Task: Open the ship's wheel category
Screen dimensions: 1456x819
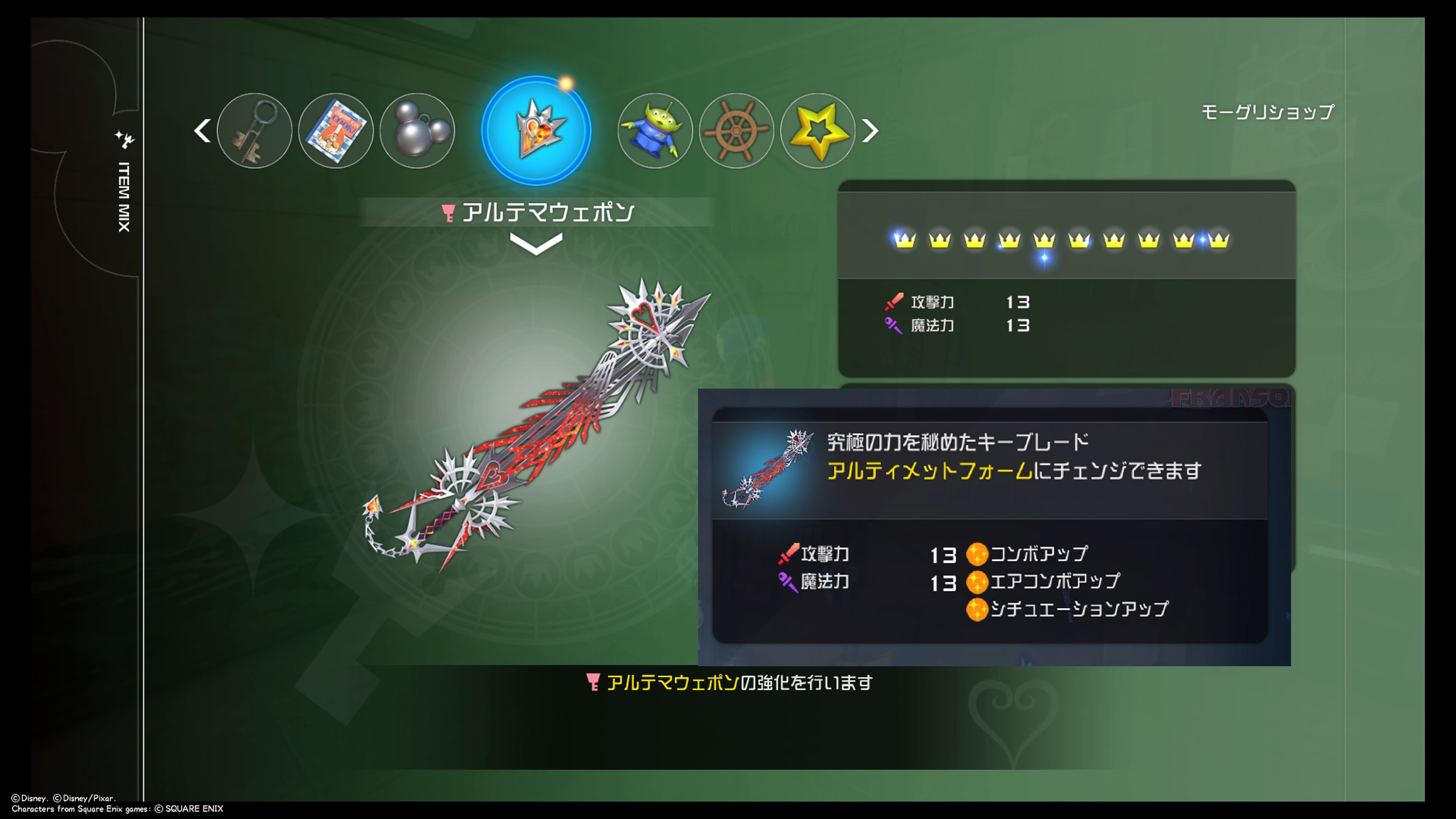Action: tap(736, 130)
